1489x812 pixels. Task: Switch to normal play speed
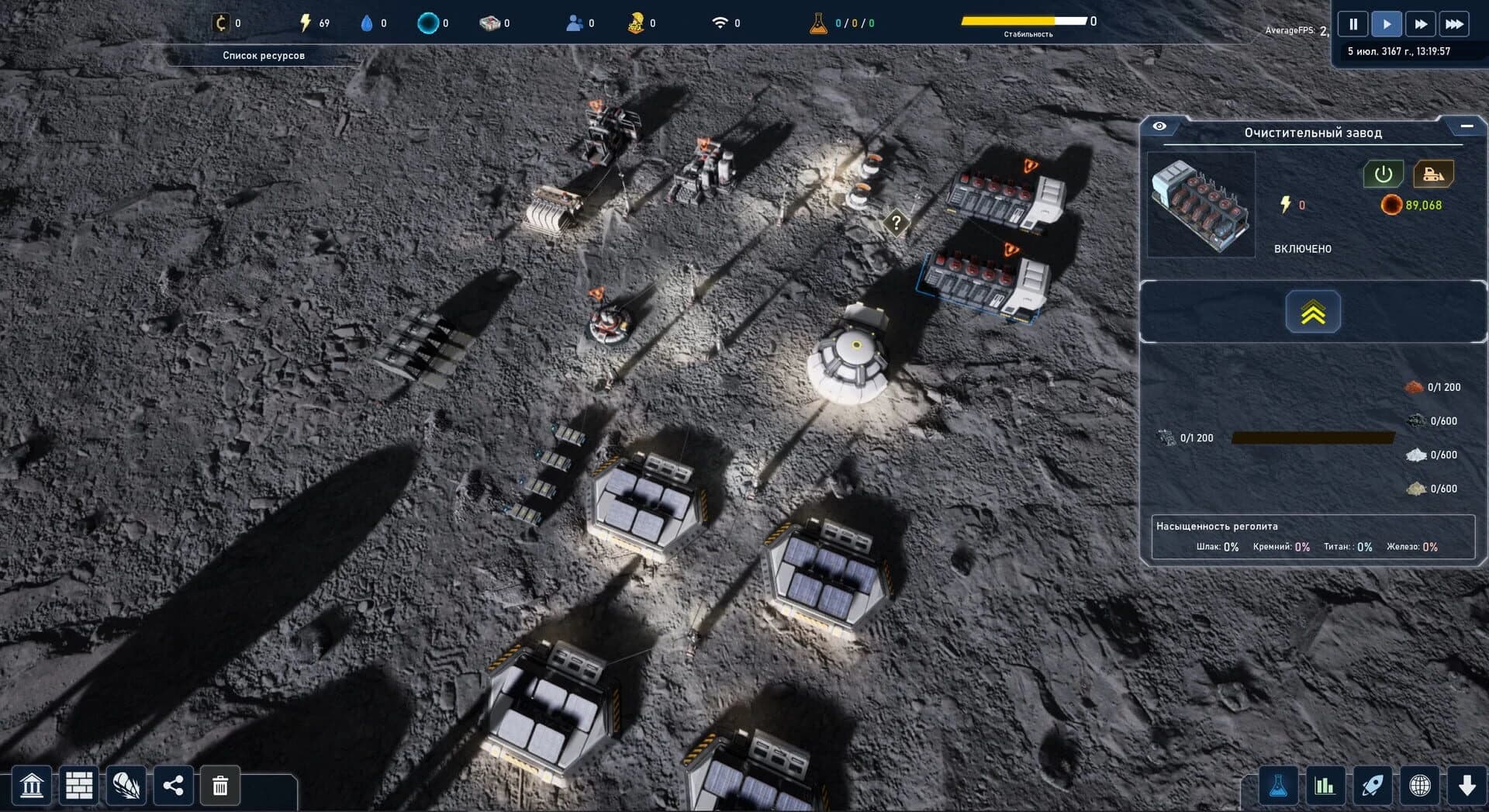(1387, 23)
